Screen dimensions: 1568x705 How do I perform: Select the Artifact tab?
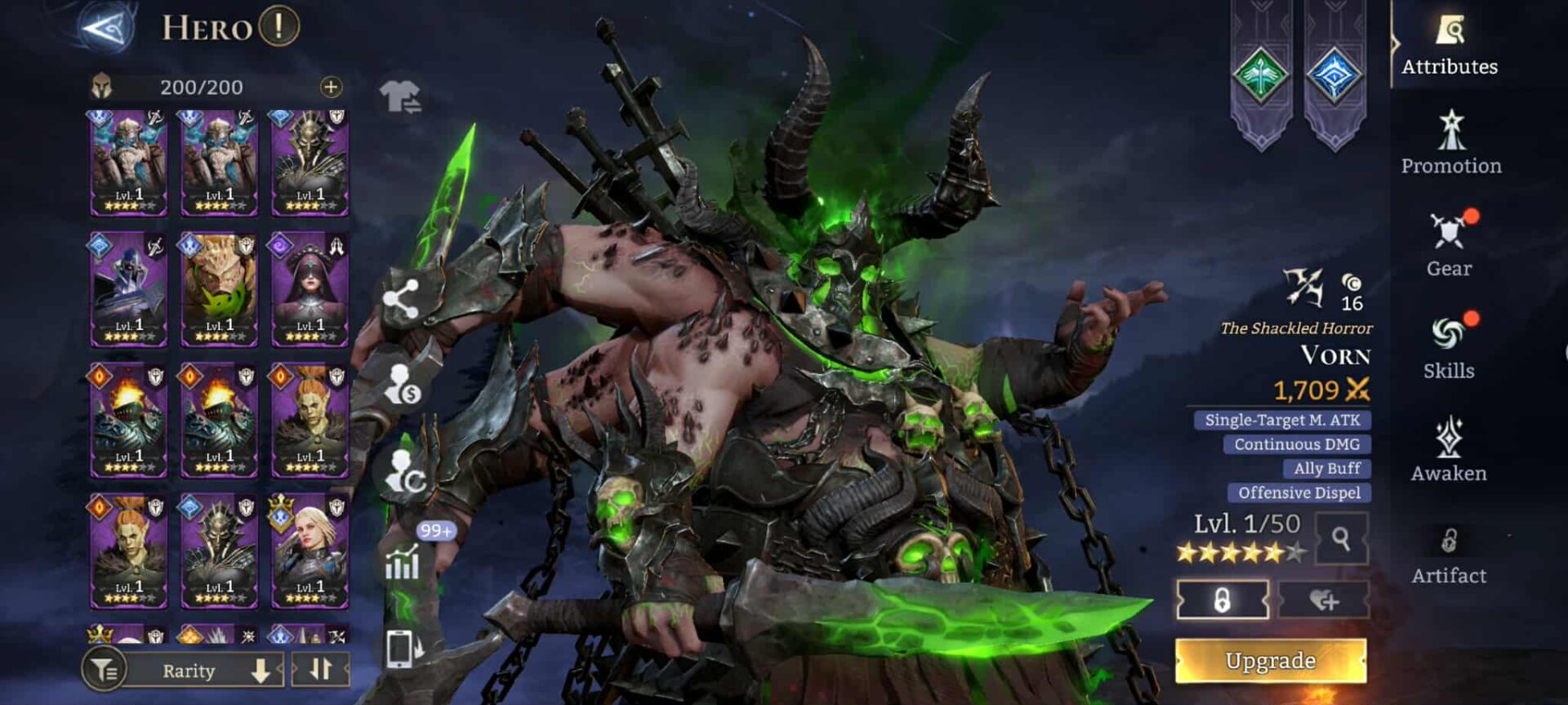pyautogui.click(x=1449, y=554)
